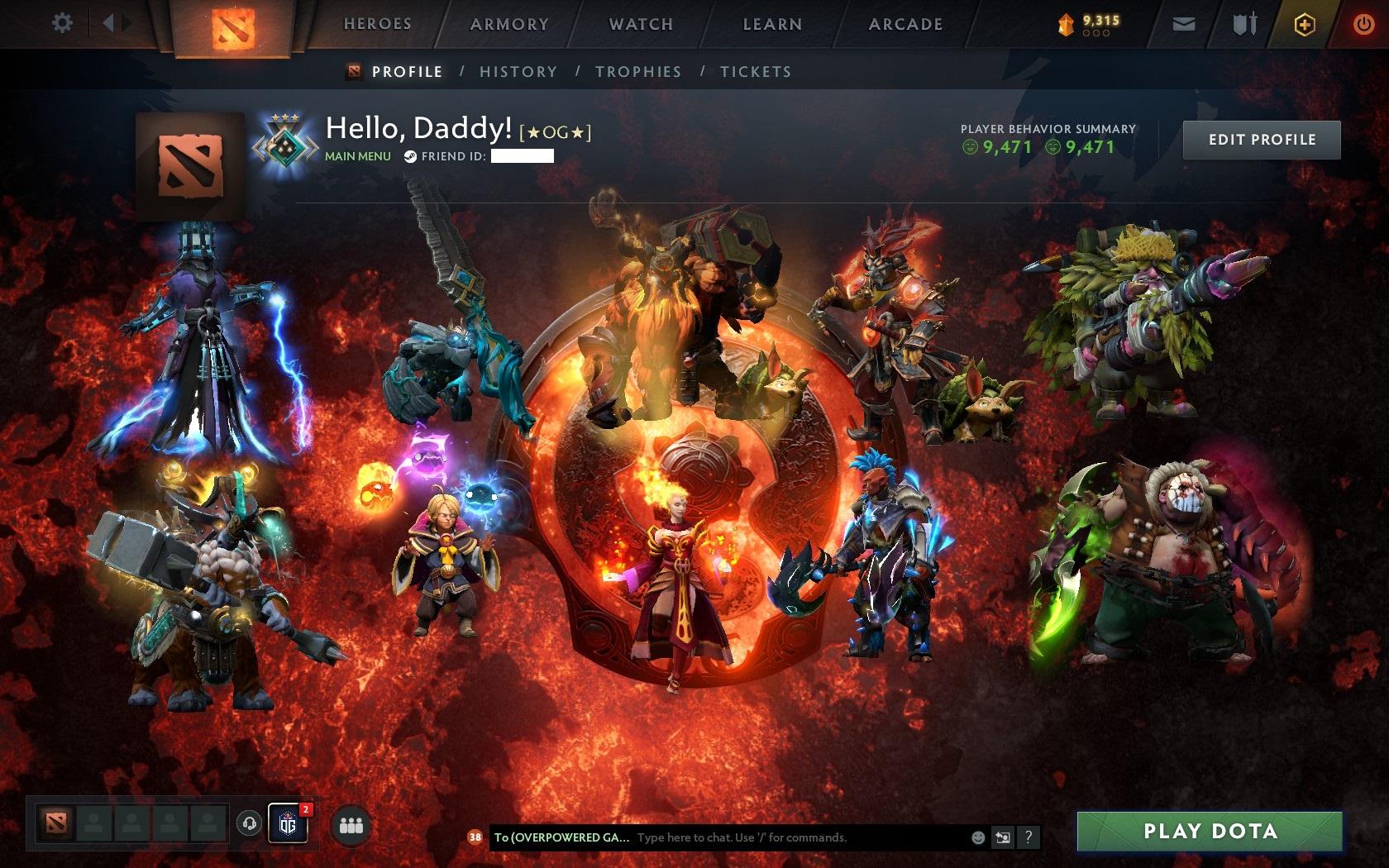The image size is (1389, 868).
Task: Expand the back navigation arrow
Action: [108, 23]
